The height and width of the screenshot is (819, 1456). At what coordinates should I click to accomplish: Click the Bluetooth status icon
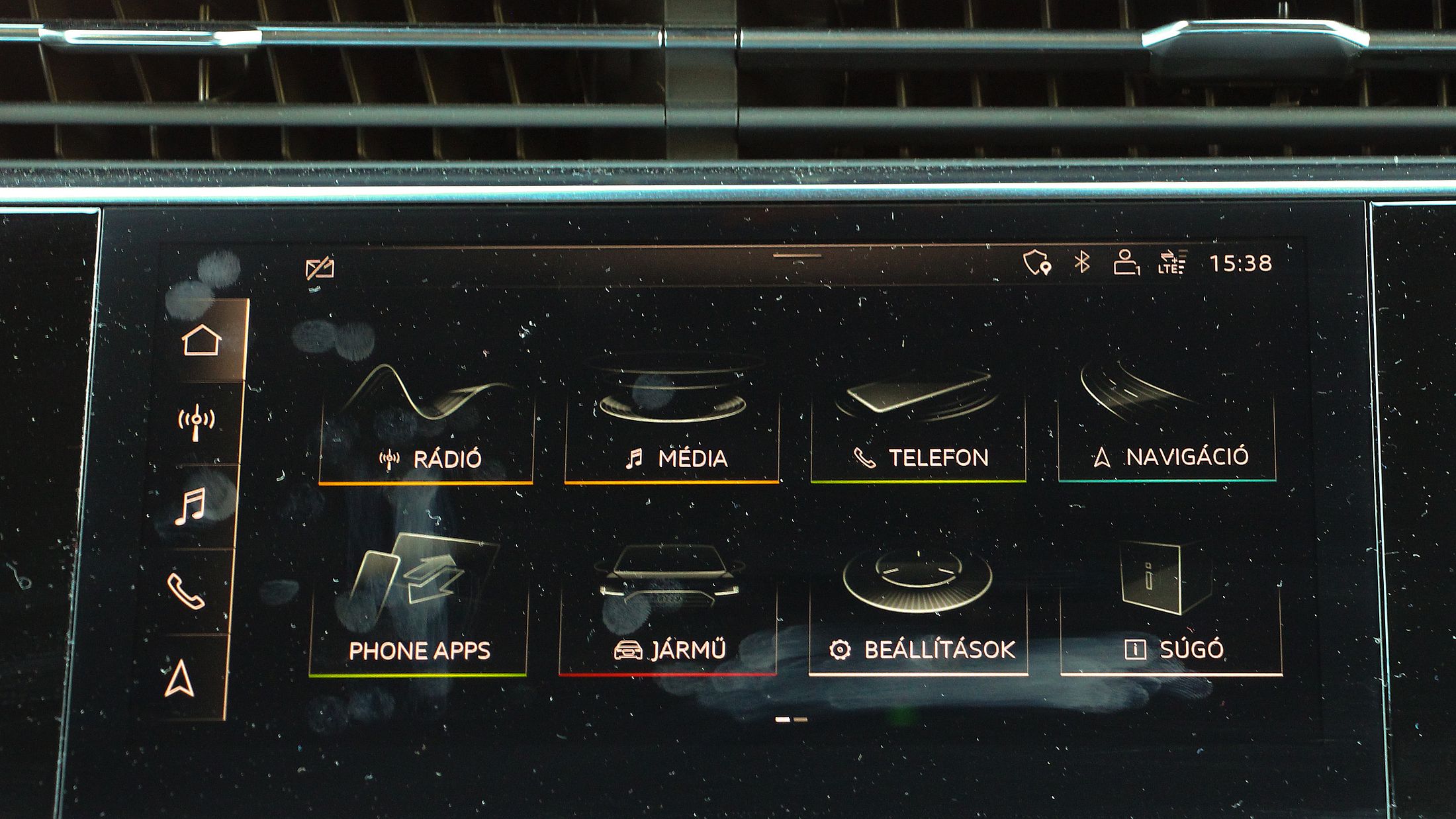click(1081, 263)
